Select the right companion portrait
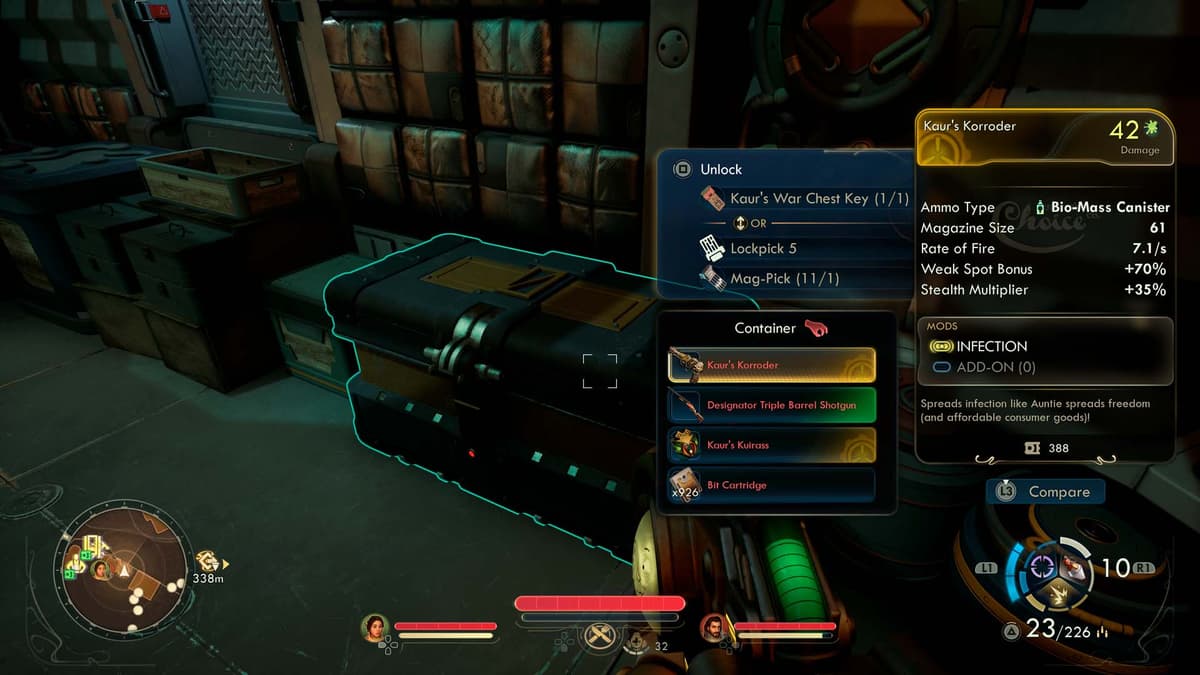1200x675 pixels. coord(714,628)
